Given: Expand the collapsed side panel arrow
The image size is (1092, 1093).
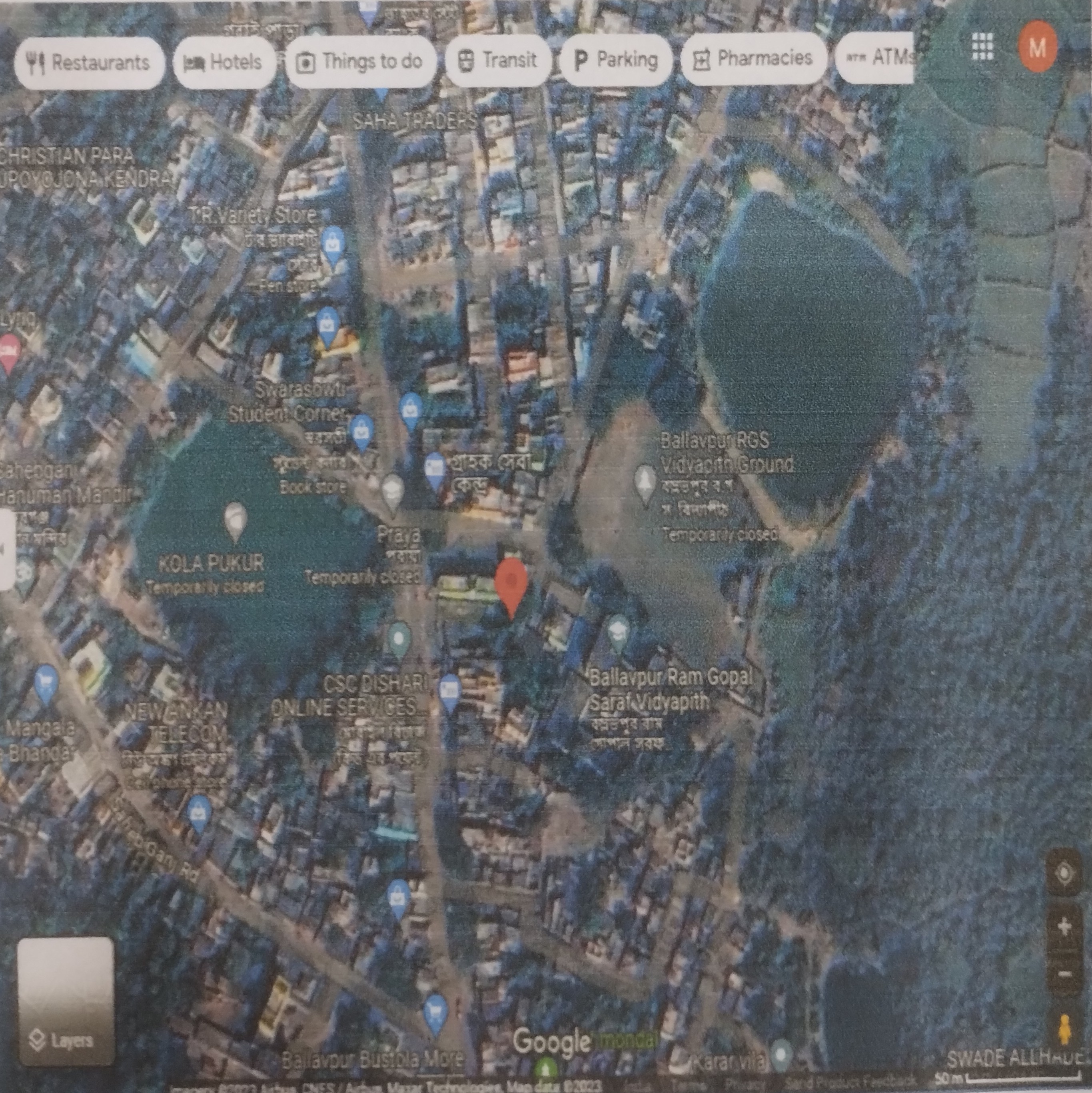Looking at the screenshot, I should (4, 549).
